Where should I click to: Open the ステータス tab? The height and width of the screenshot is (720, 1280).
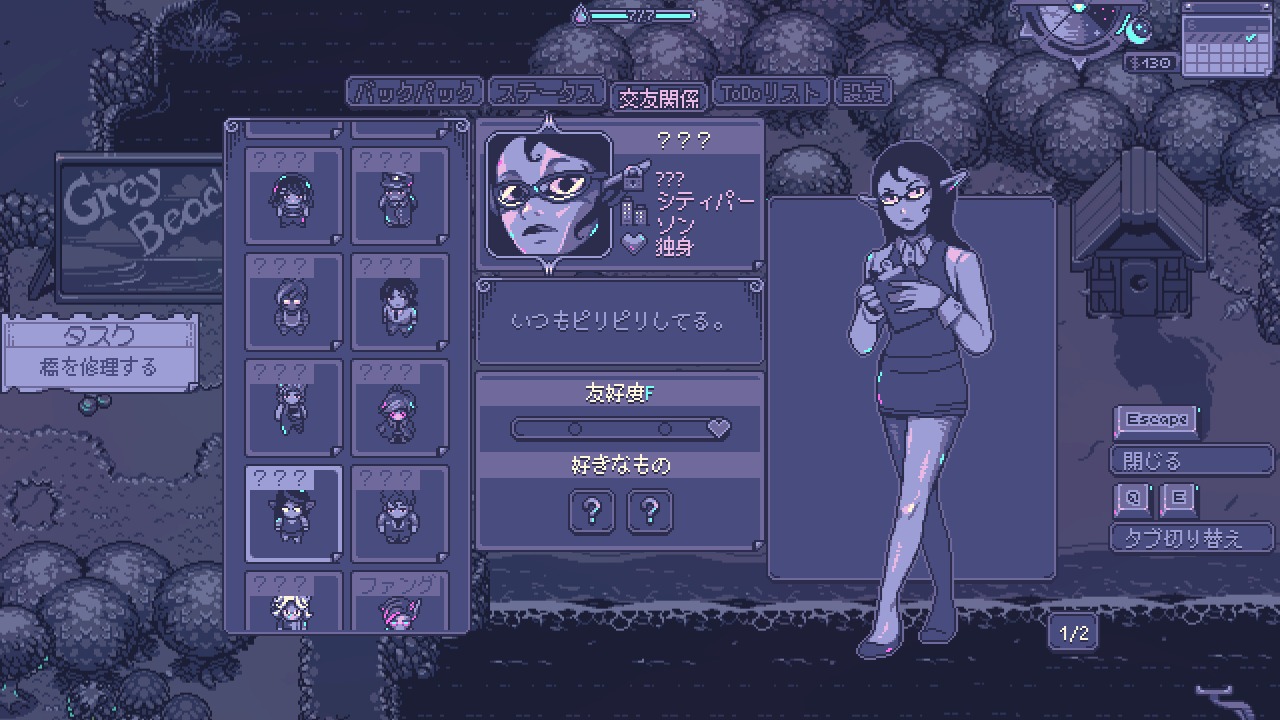[x=546, y=93]
